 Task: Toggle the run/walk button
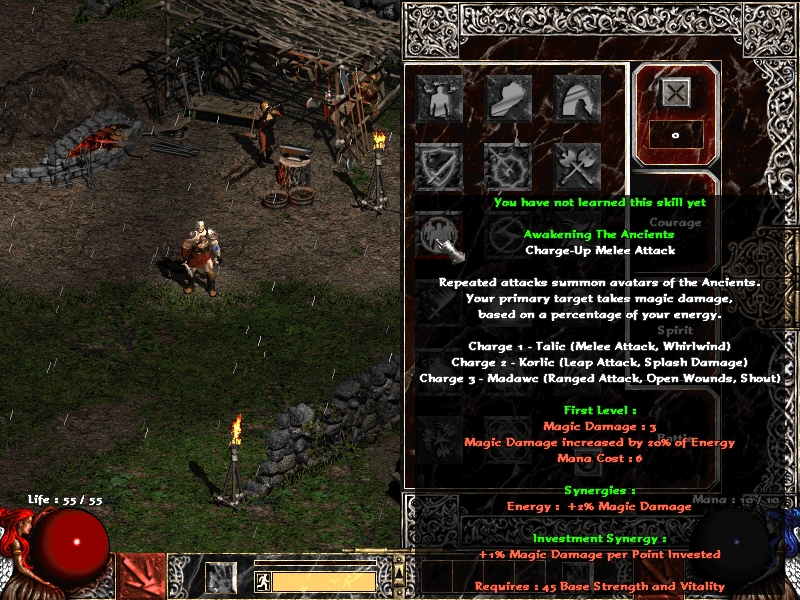tap(261, 581)
